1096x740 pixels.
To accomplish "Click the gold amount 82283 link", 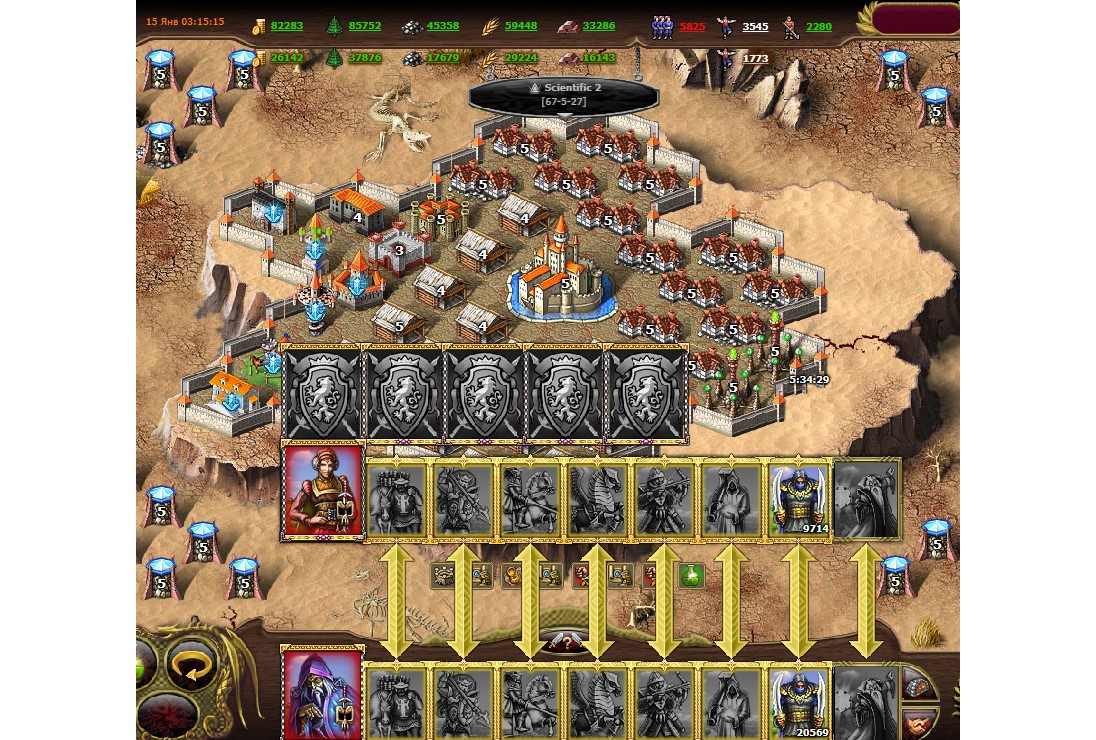I will [286, 26].
